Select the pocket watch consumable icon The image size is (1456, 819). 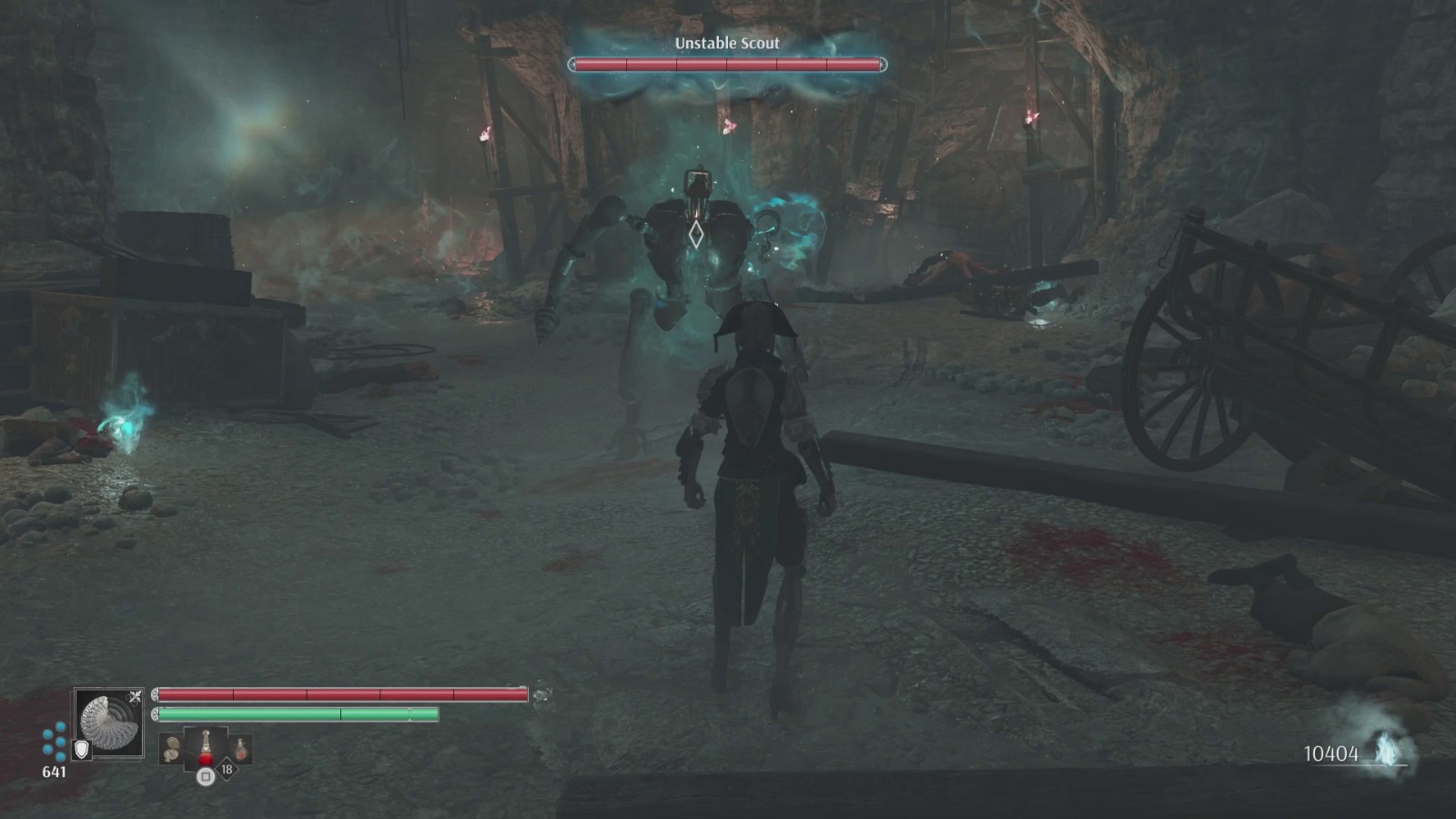coord(170,746)
